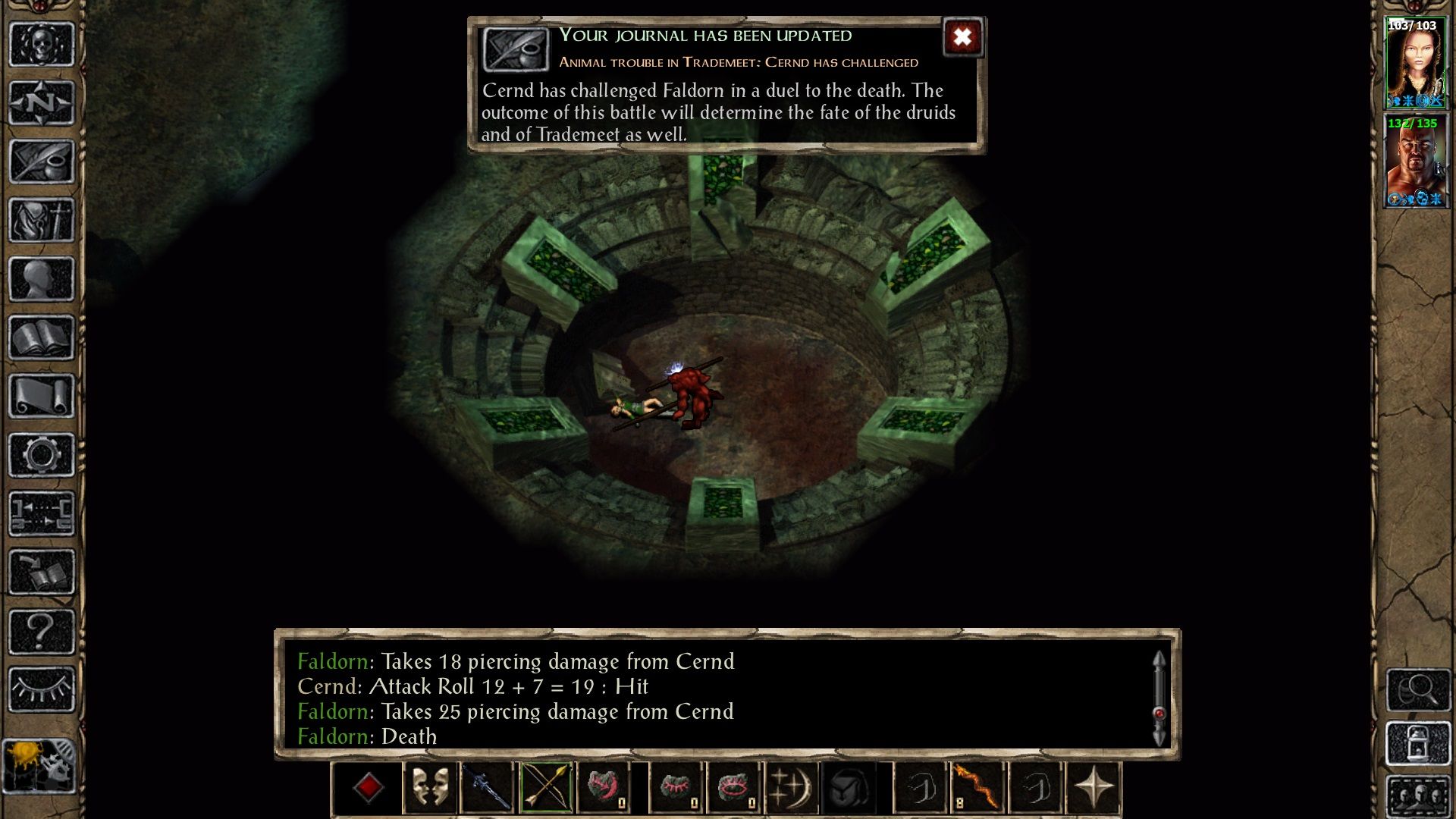Open help with the question mark button
The width and height of the screenshot is (1456, 819).
coord(42,631)
